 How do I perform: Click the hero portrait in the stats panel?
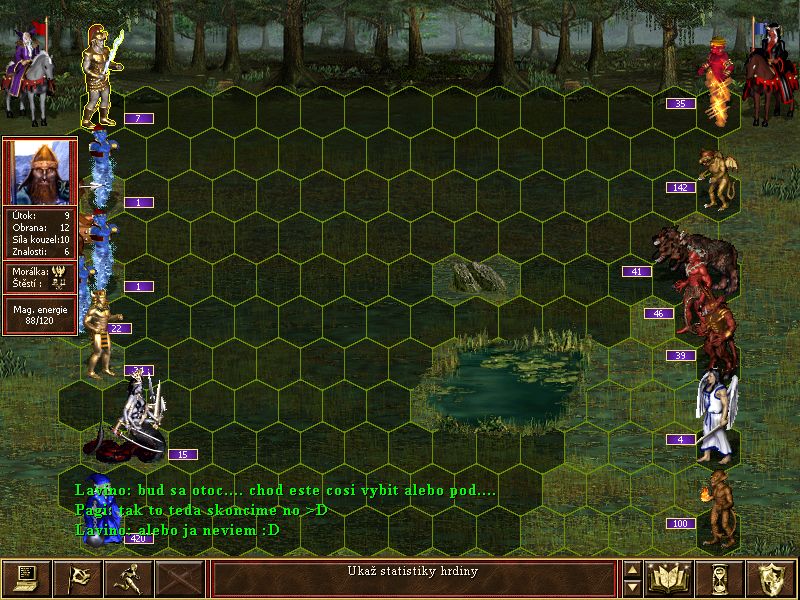pyautogui.click(x=39, y=171)
